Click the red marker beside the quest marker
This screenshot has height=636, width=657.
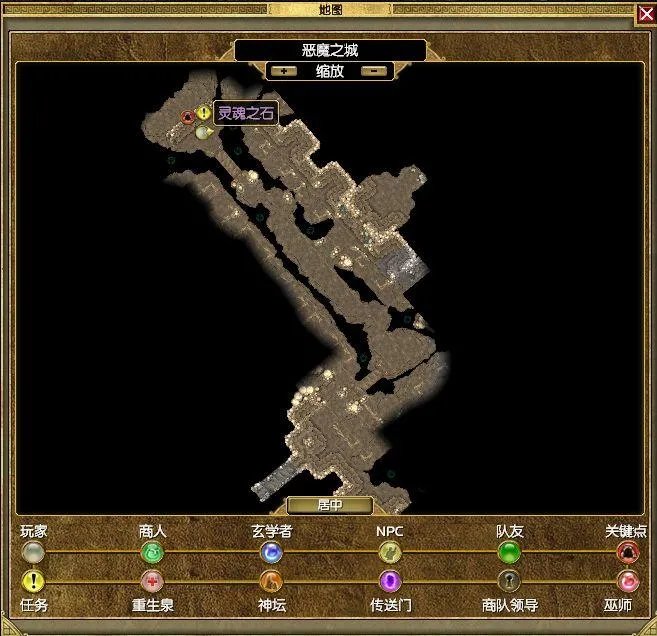click(x=187, y=116)
